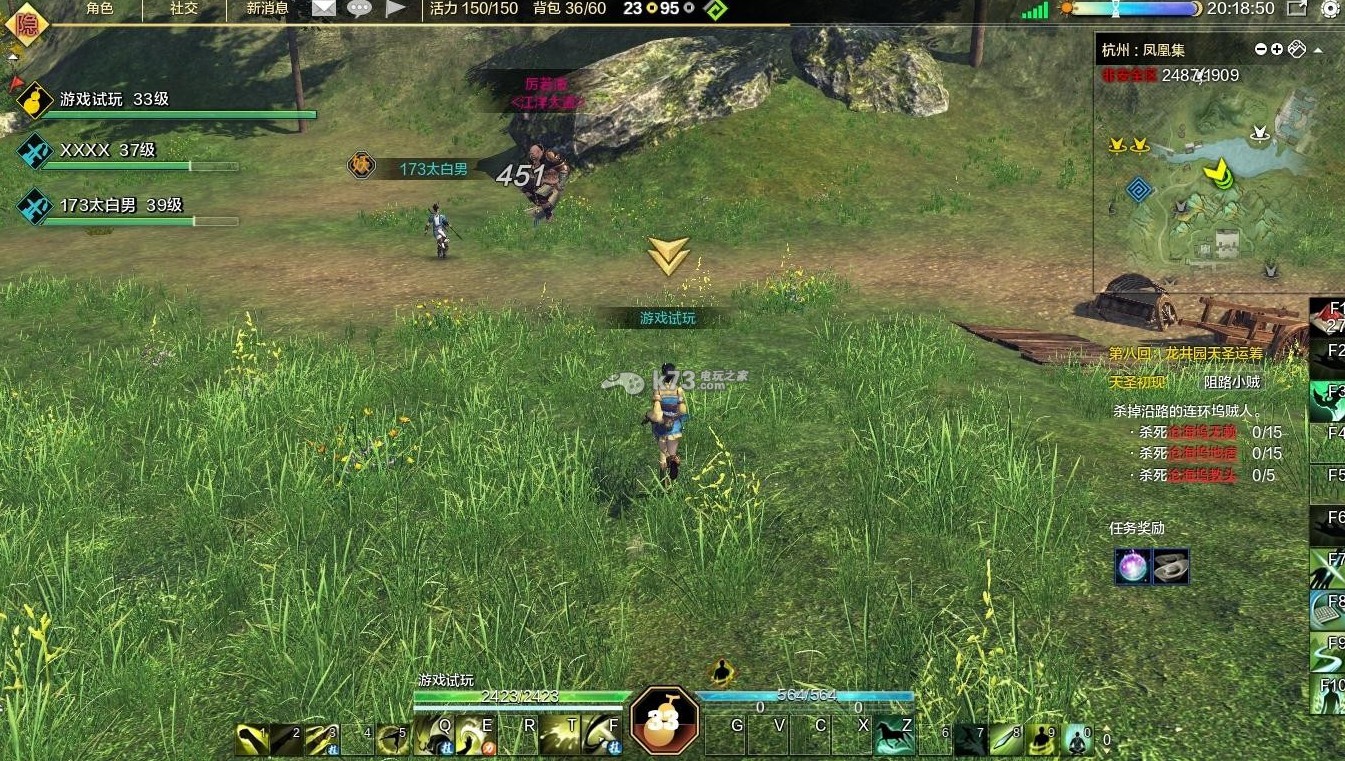Click the gear settings icon

[1330, 9]
